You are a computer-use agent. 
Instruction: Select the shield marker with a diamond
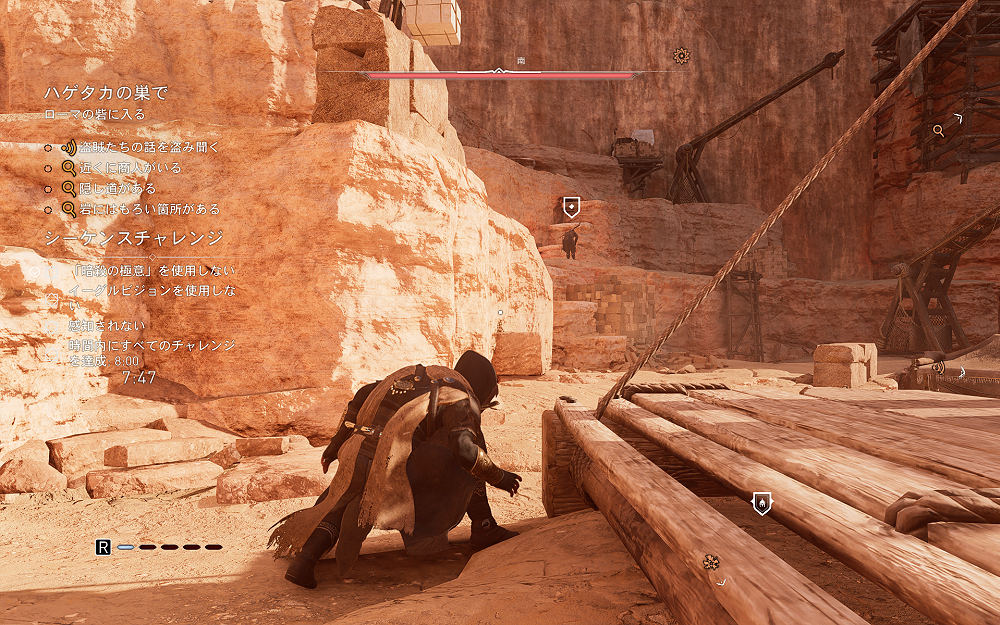[x=571, y=207]
